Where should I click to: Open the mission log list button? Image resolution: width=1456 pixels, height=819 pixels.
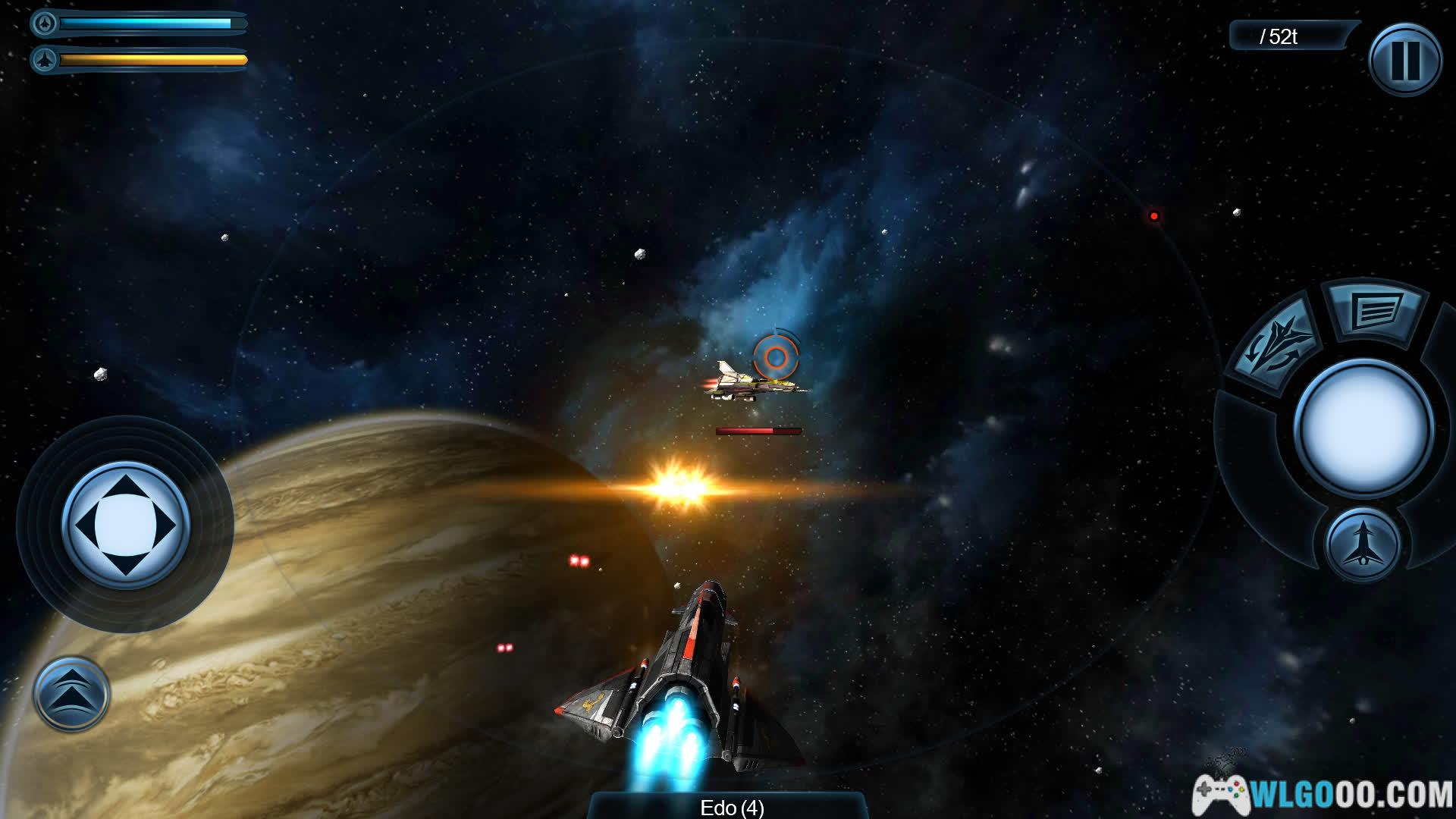tap(1375, 309)
